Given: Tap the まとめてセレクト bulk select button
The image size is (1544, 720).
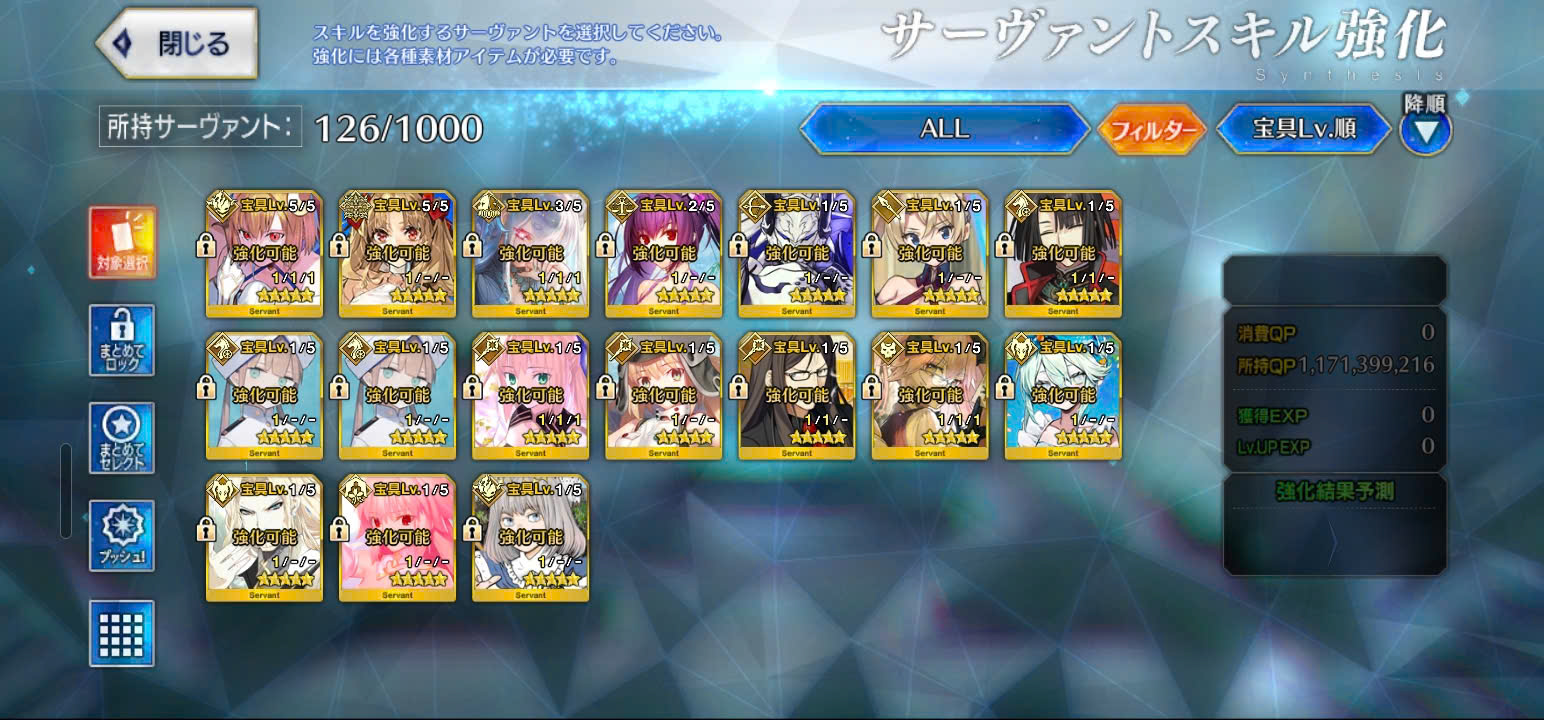Looking at the screenshot, I should point(122,438).
